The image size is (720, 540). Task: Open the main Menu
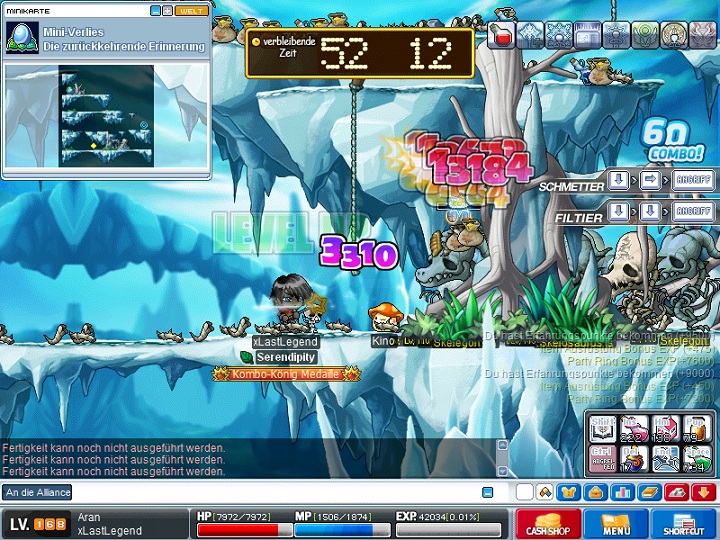point(615,524)
